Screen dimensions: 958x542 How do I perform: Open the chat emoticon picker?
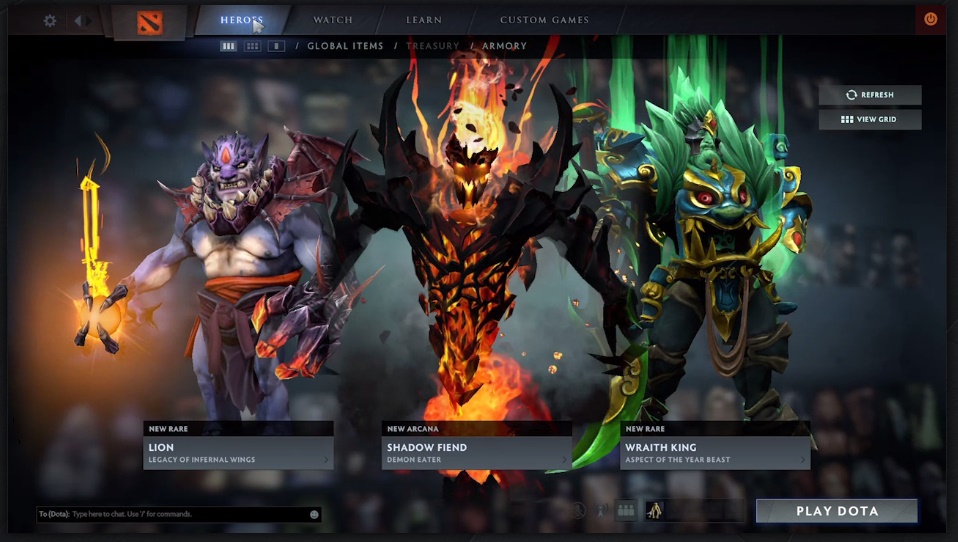click(x=314, y=514)
